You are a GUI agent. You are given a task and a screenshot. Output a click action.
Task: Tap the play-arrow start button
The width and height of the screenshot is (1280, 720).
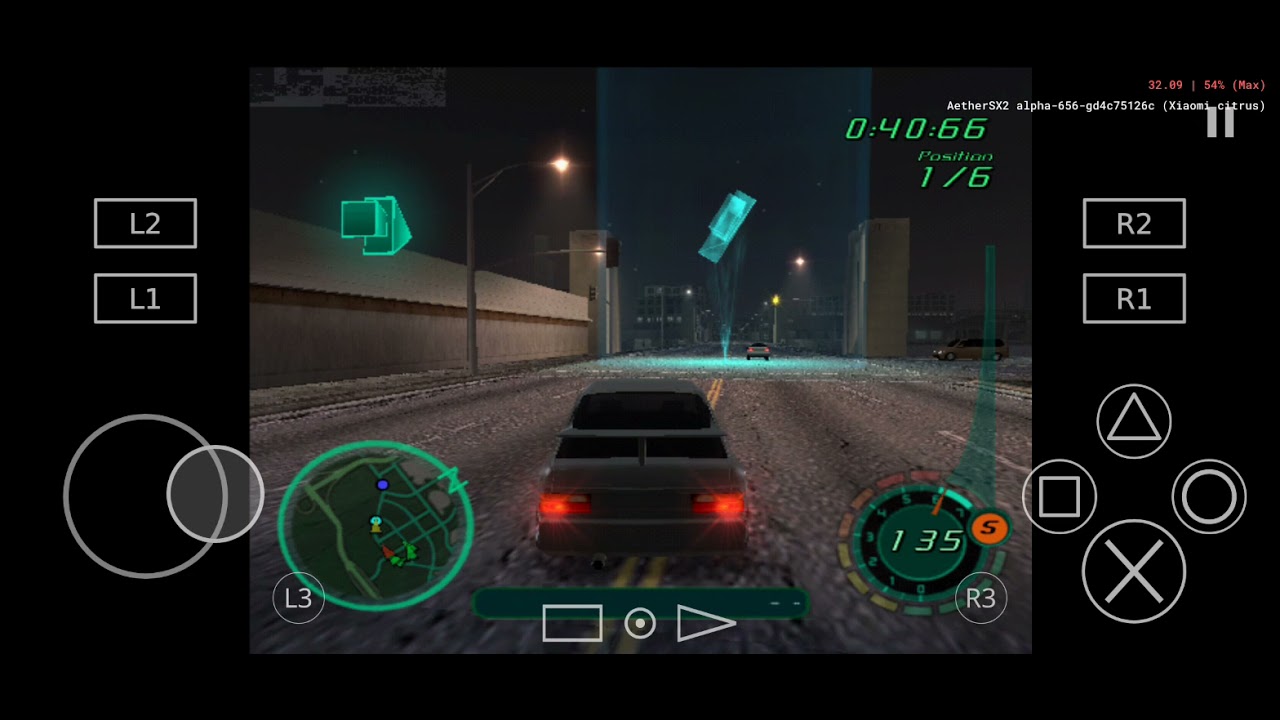[705, 623]
